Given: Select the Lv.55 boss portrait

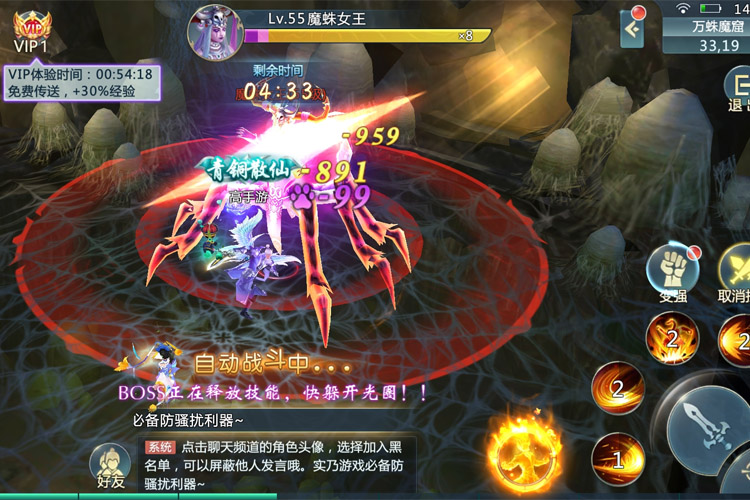Looking at the screenshot, I should coord(215,30).
